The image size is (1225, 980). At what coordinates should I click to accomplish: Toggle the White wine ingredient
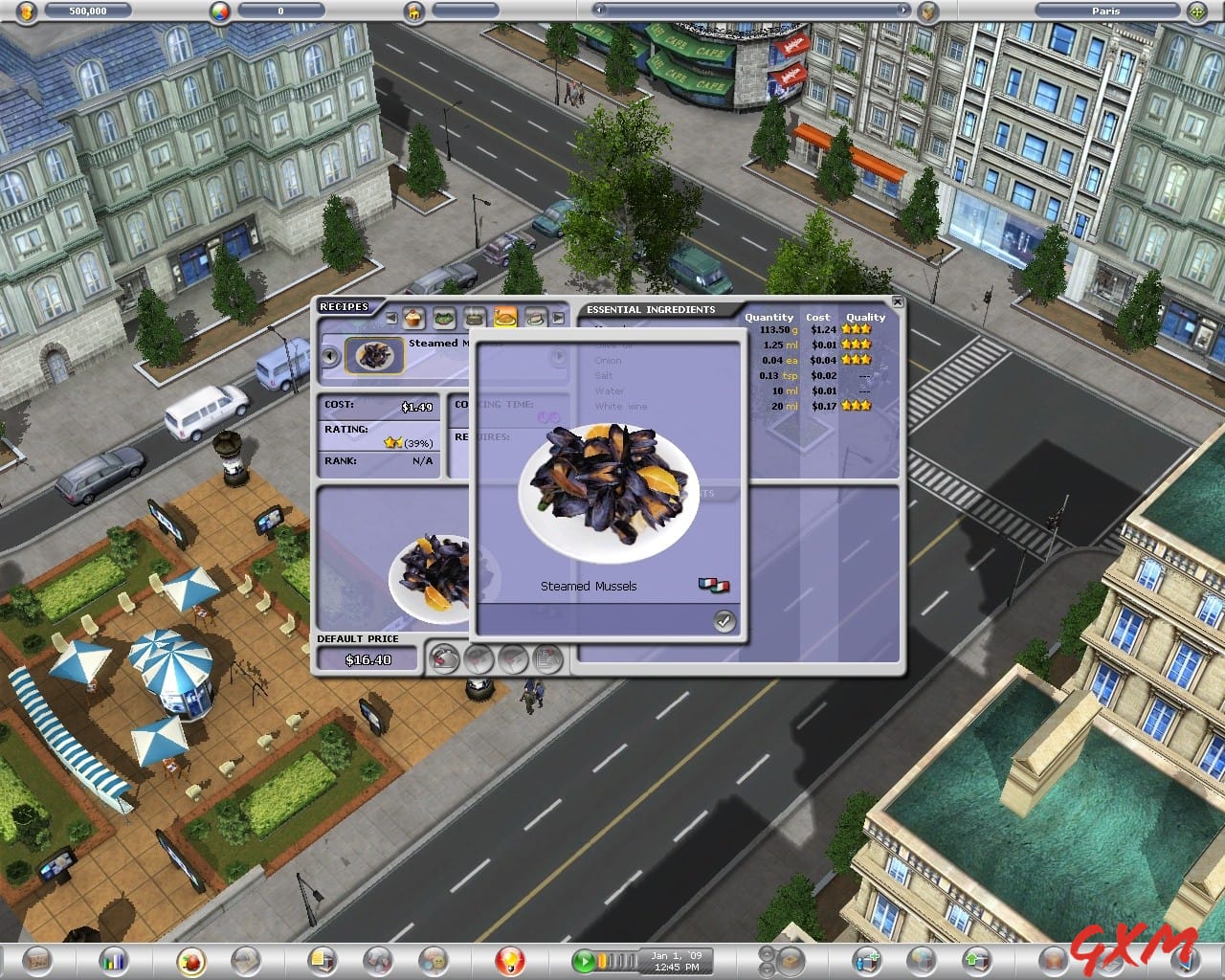tap(622, 406)
